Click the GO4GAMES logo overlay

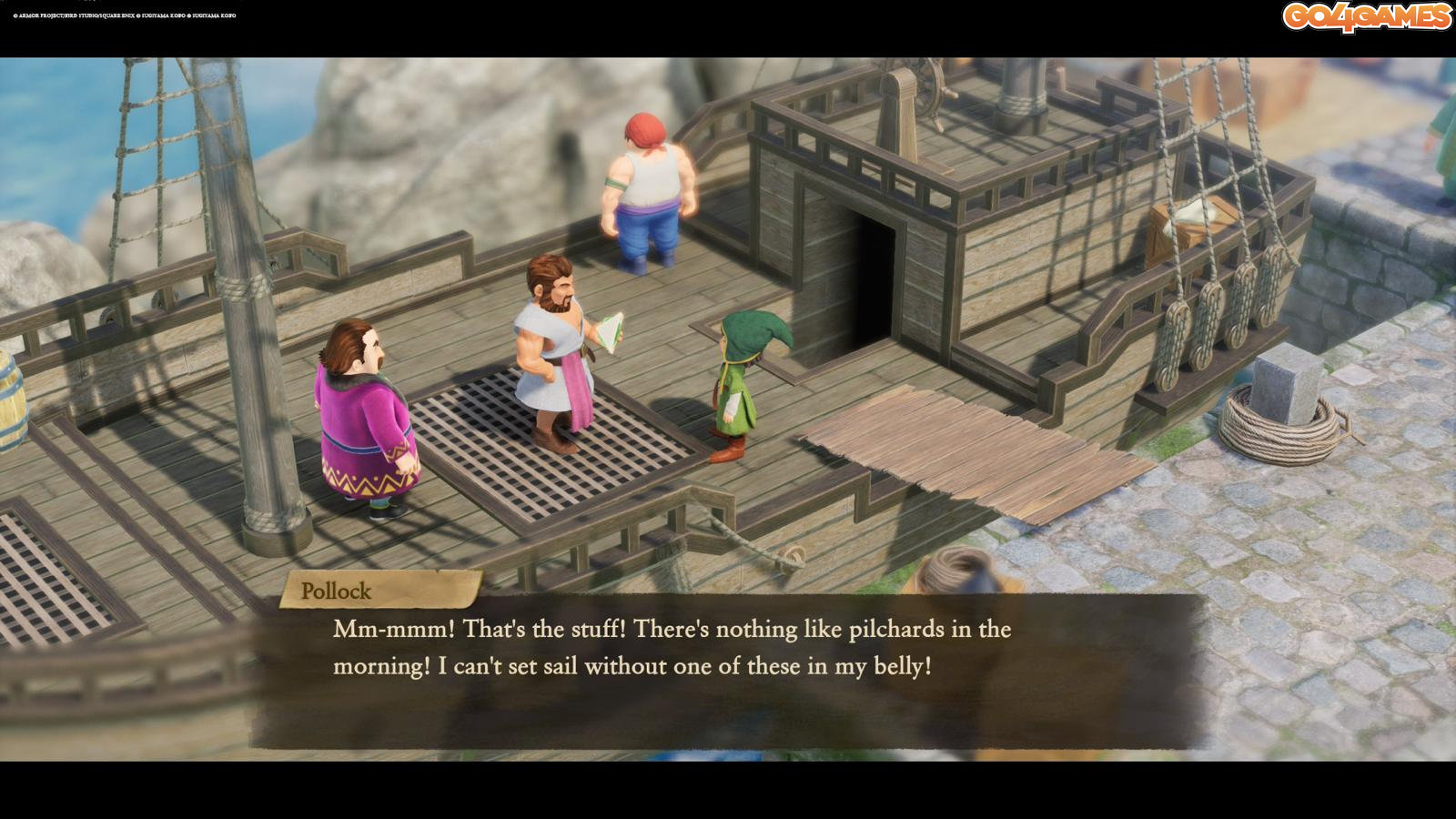[x=1367, y=17]
